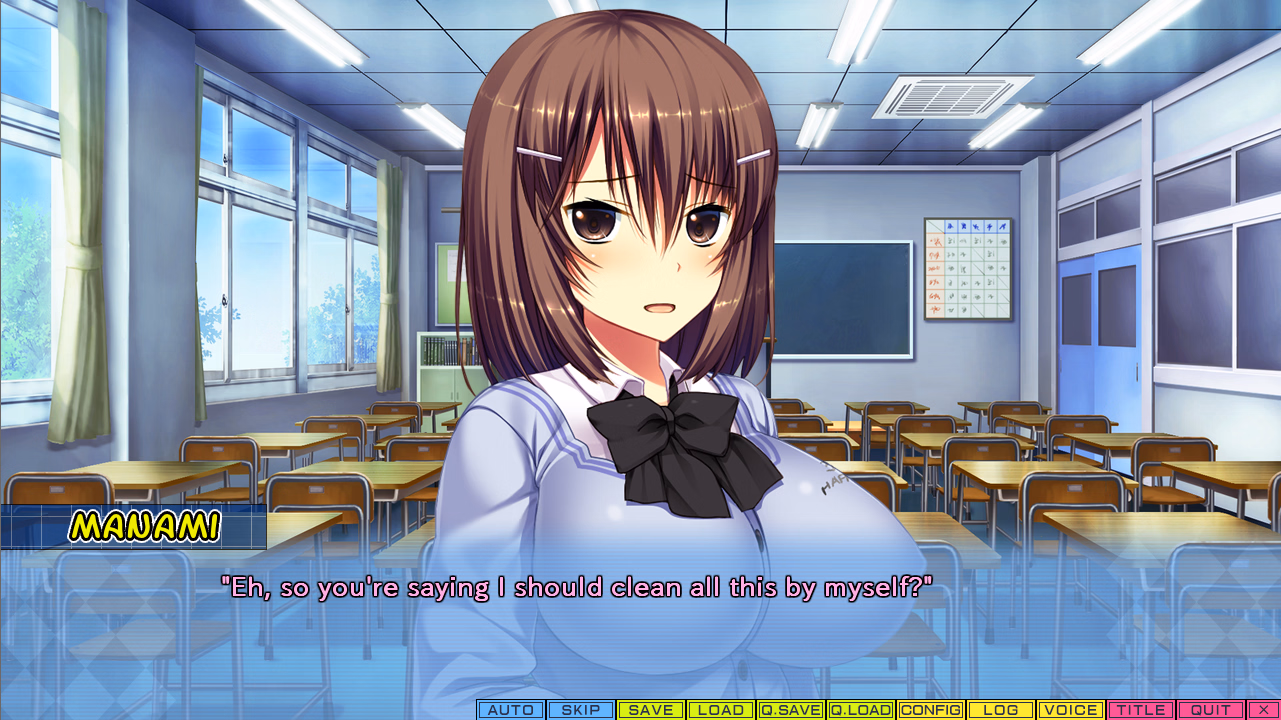
Task: Select the QUIT button
Action: pos(1211,710)
